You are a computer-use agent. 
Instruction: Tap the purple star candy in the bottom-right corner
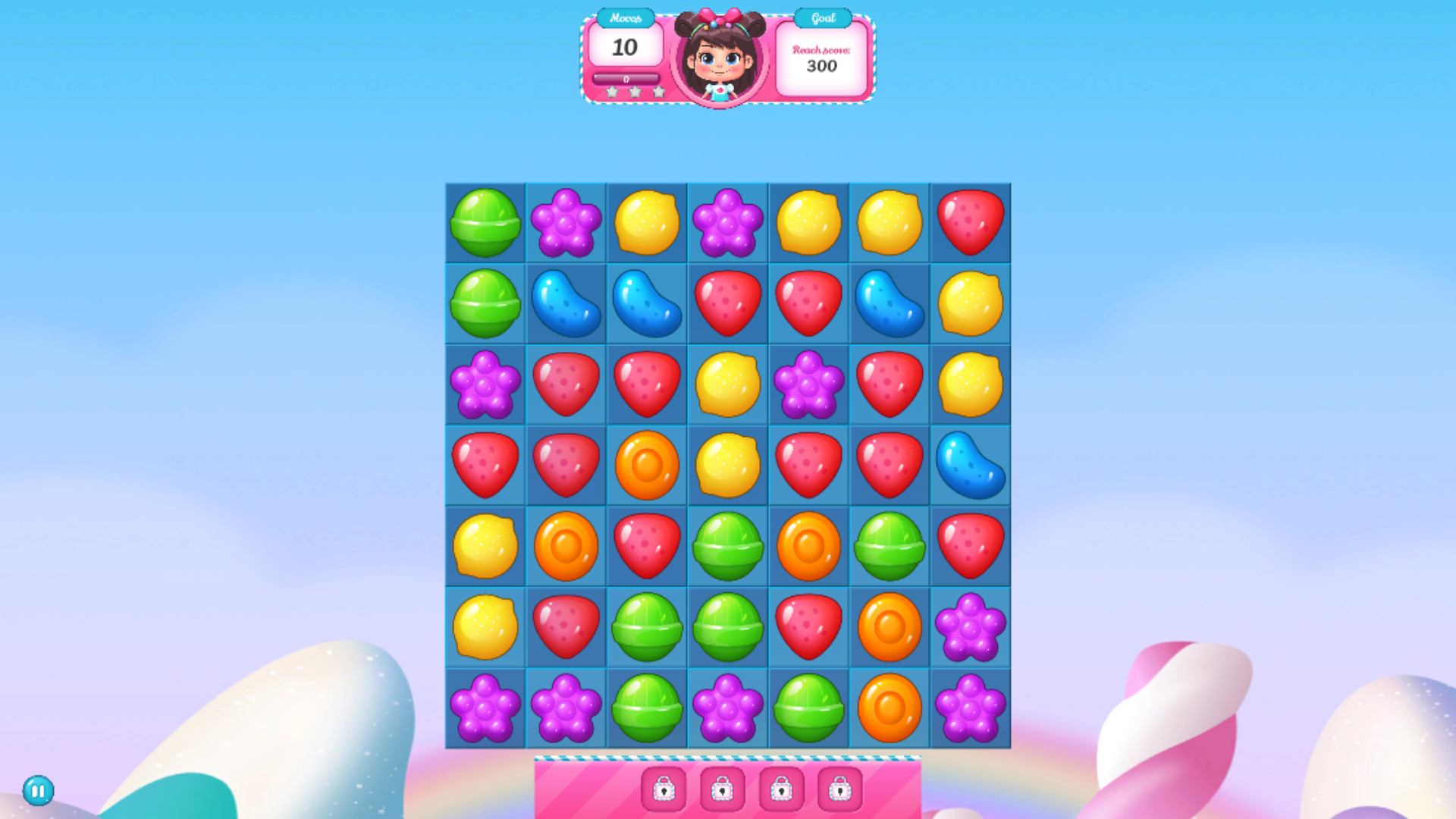[x=970, y=709]
